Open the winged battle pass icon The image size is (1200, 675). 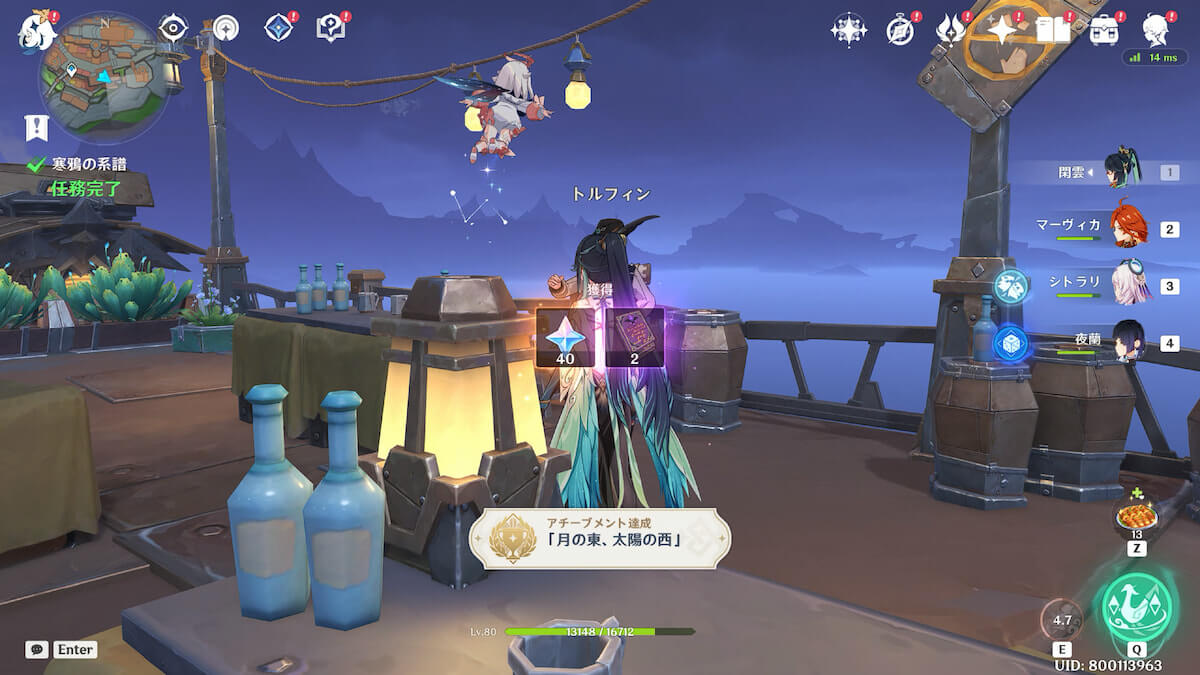[950, 30]
